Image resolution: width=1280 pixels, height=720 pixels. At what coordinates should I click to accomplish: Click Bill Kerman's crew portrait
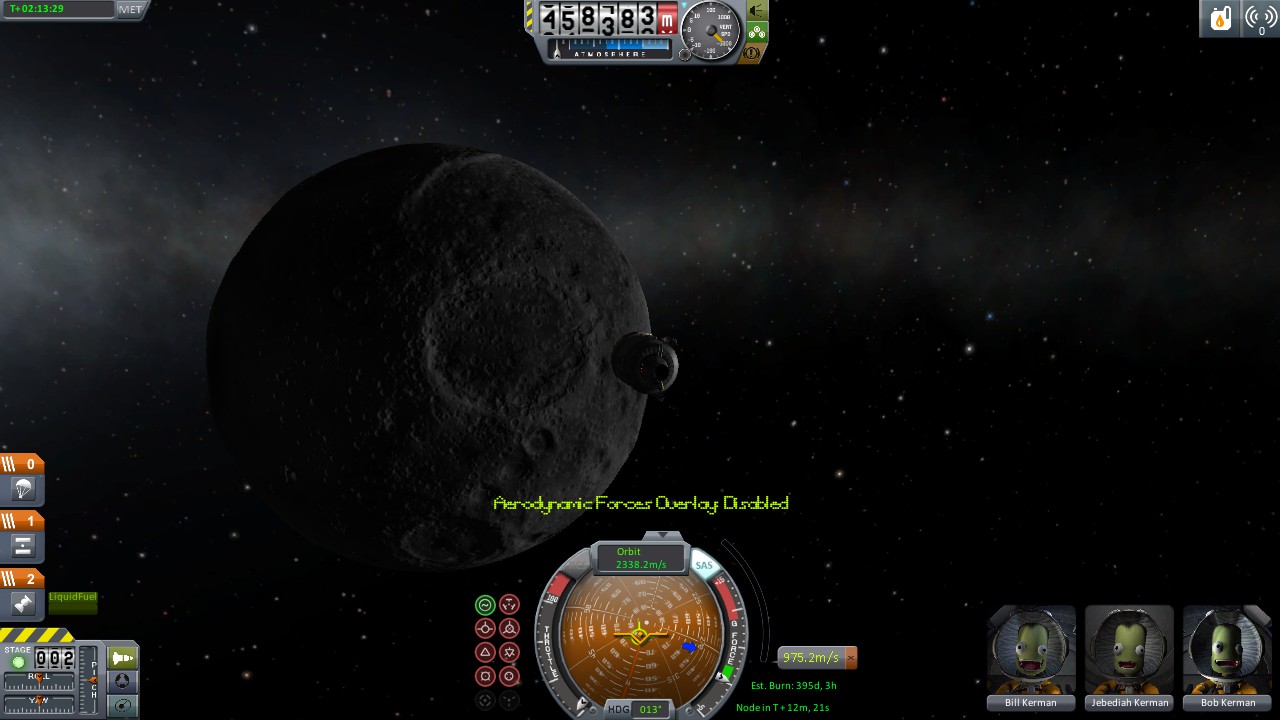tap(1031, 650)
